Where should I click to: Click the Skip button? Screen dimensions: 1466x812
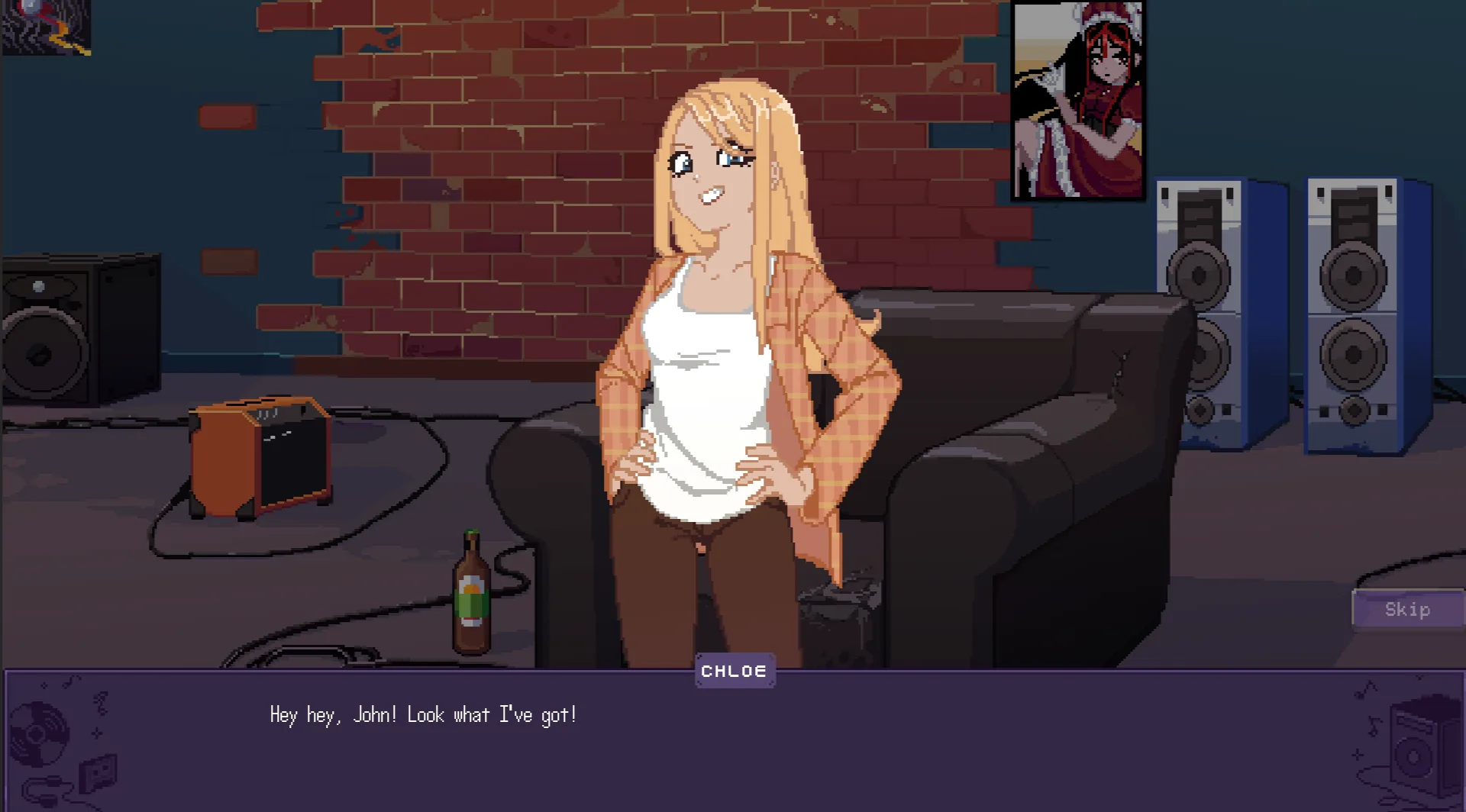pos(1407,609)
